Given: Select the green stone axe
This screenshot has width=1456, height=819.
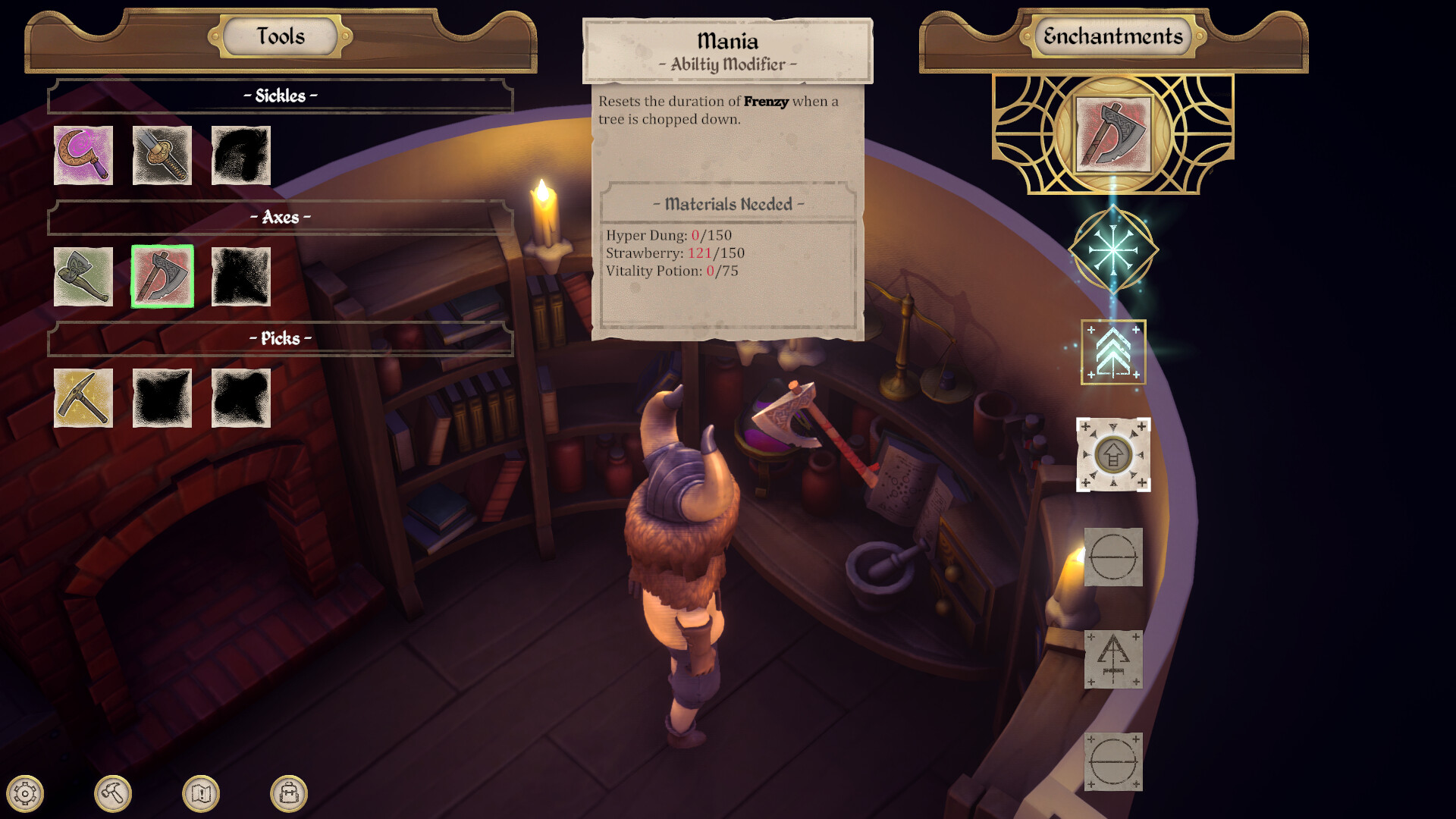Looking at the screenshot, I should pos(83,277).
